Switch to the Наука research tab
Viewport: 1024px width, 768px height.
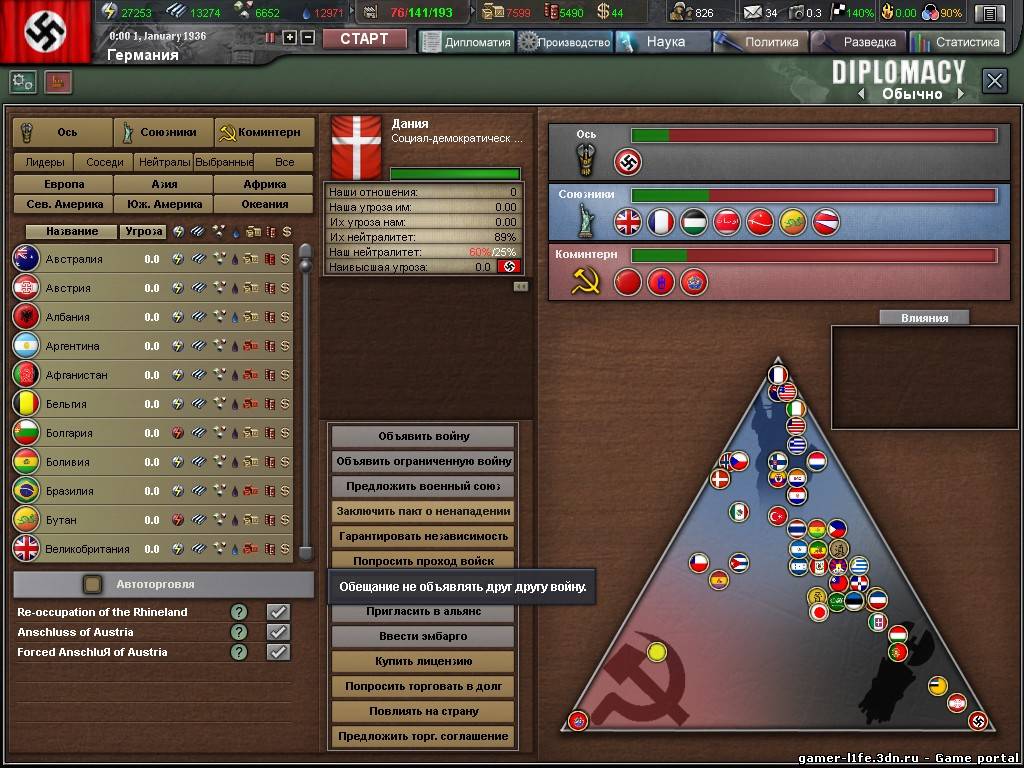pos(663,42)
